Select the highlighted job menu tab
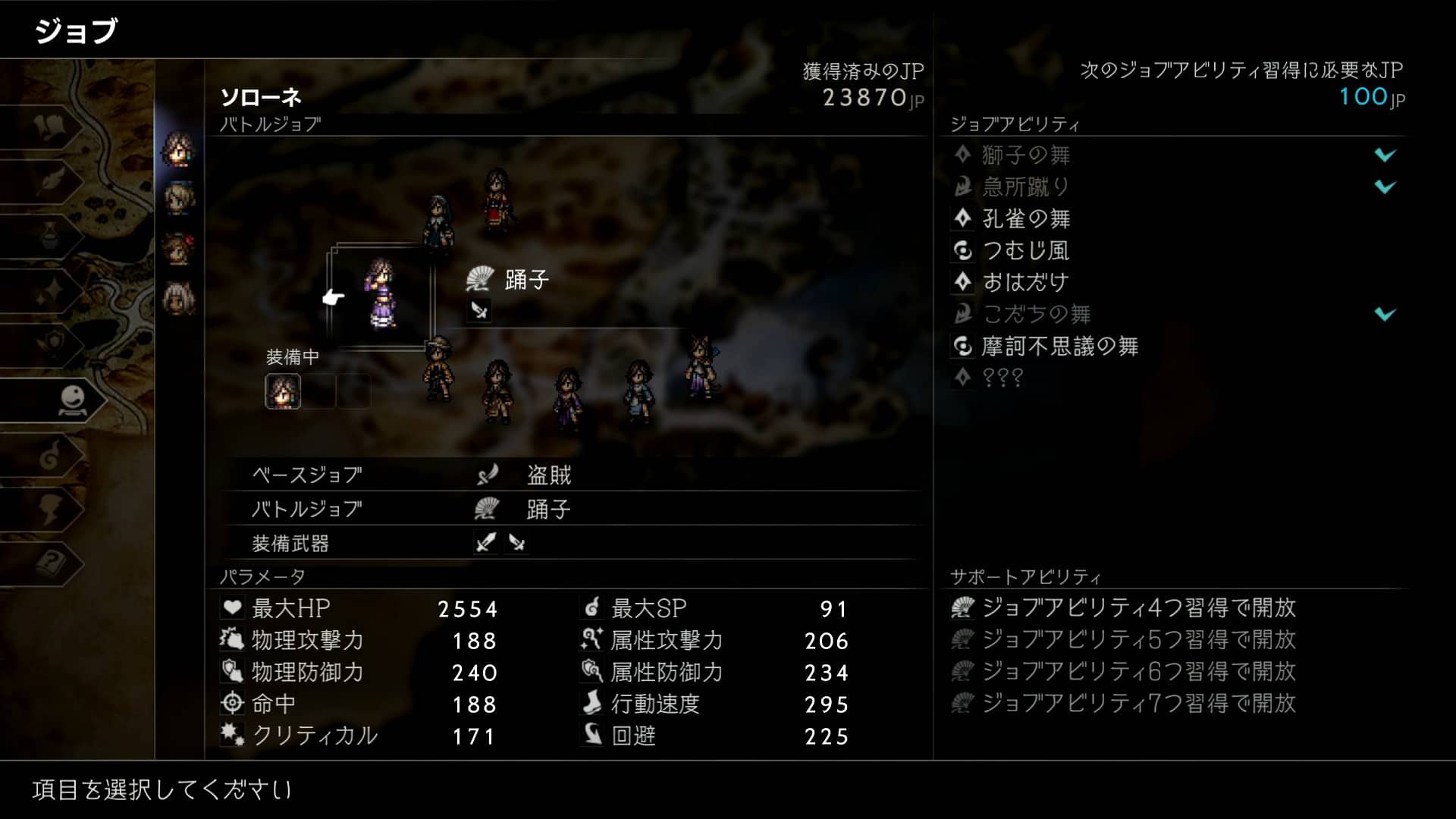The height and width of the screenshot is (819, 1456). click(73, 400)
